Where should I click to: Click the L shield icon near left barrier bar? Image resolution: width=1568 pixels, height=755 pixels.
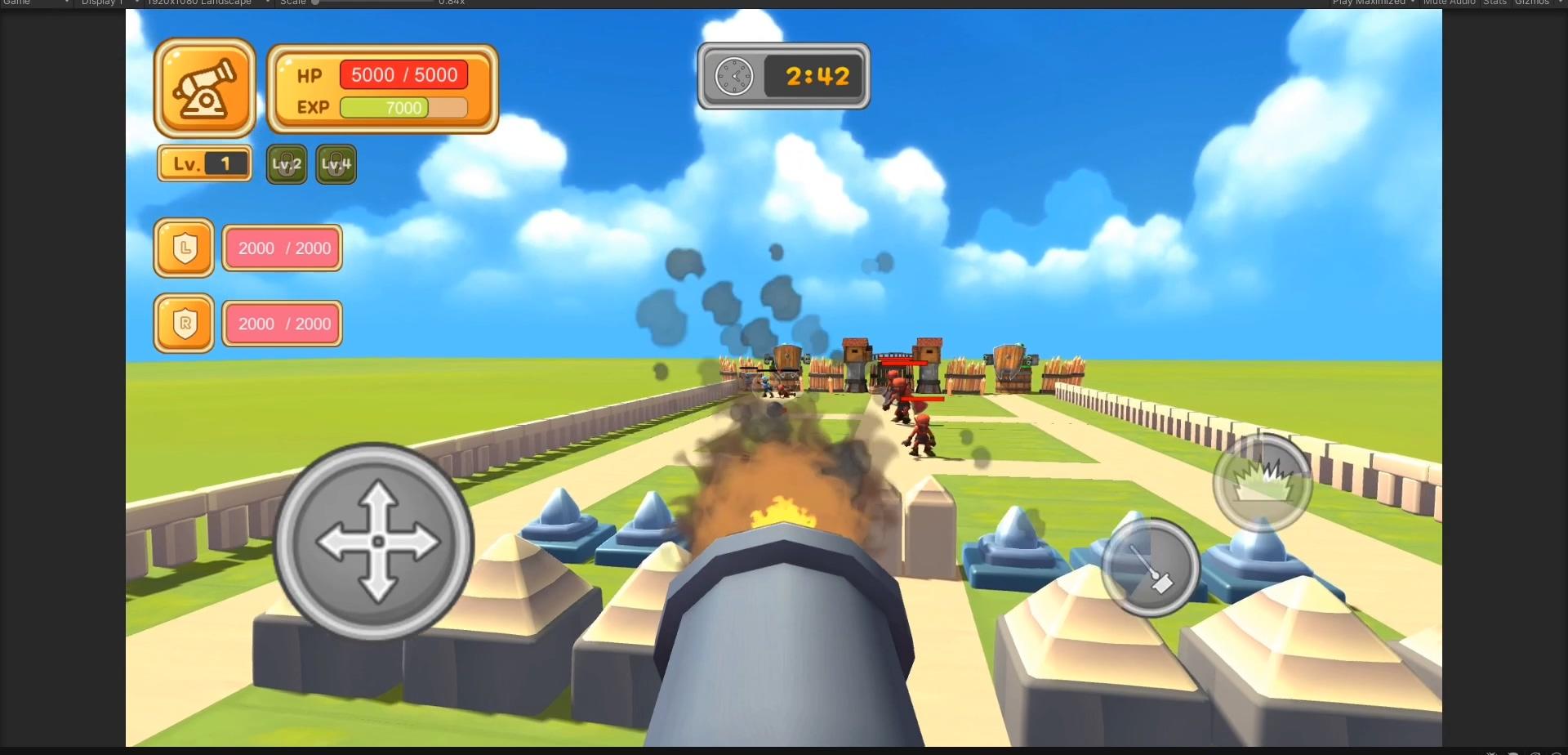(184, 248)
